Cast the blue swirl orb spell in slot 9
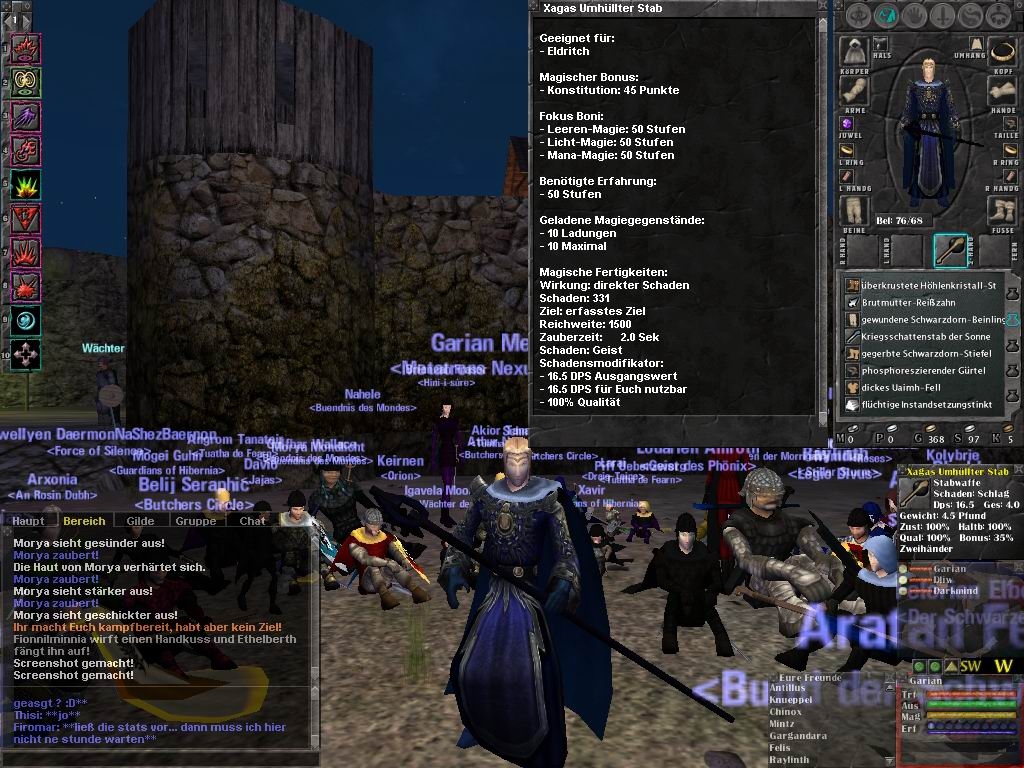 click(x=25, y=320)
